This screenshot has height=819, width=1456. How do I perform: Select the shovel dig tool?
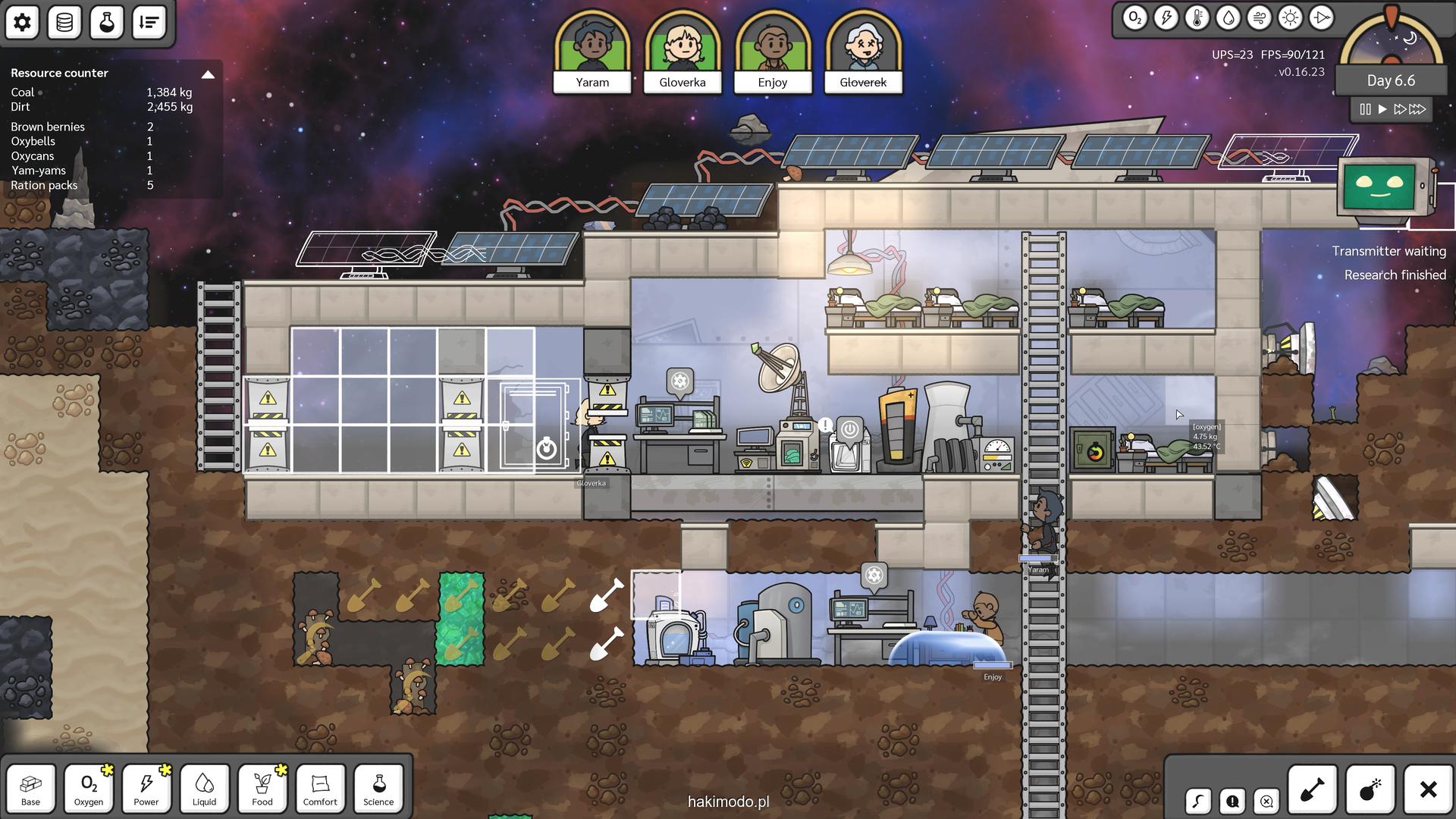[x=1313, y=789]
